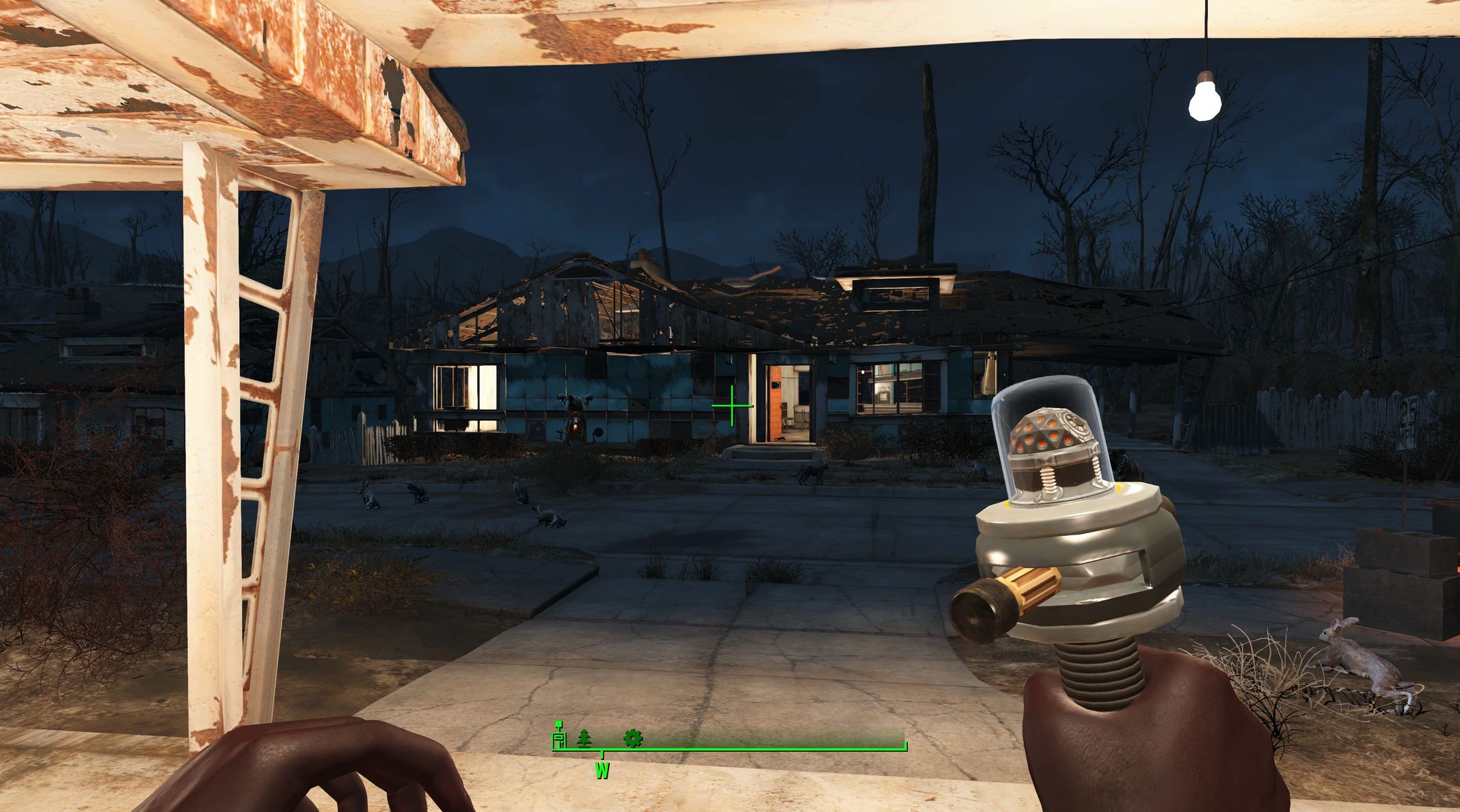
Task: Select the pine tree compass marker
Action: tap(584, 738)
